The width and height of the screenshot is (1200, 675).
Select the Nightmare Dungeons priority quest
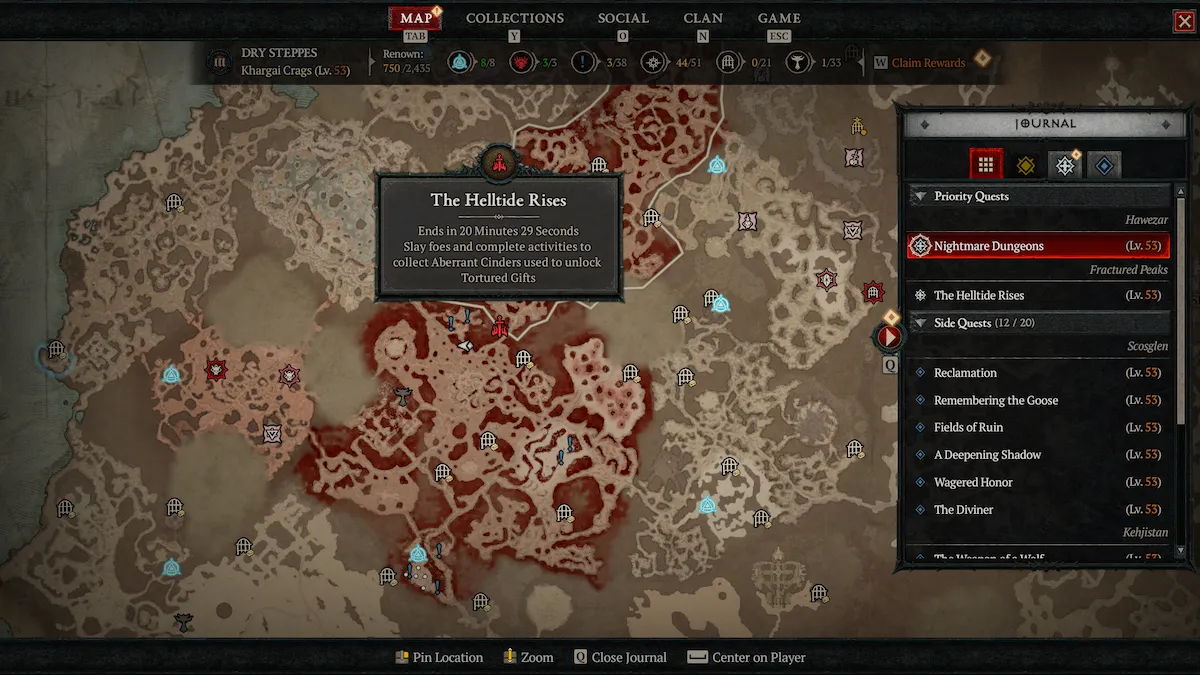1037,246
